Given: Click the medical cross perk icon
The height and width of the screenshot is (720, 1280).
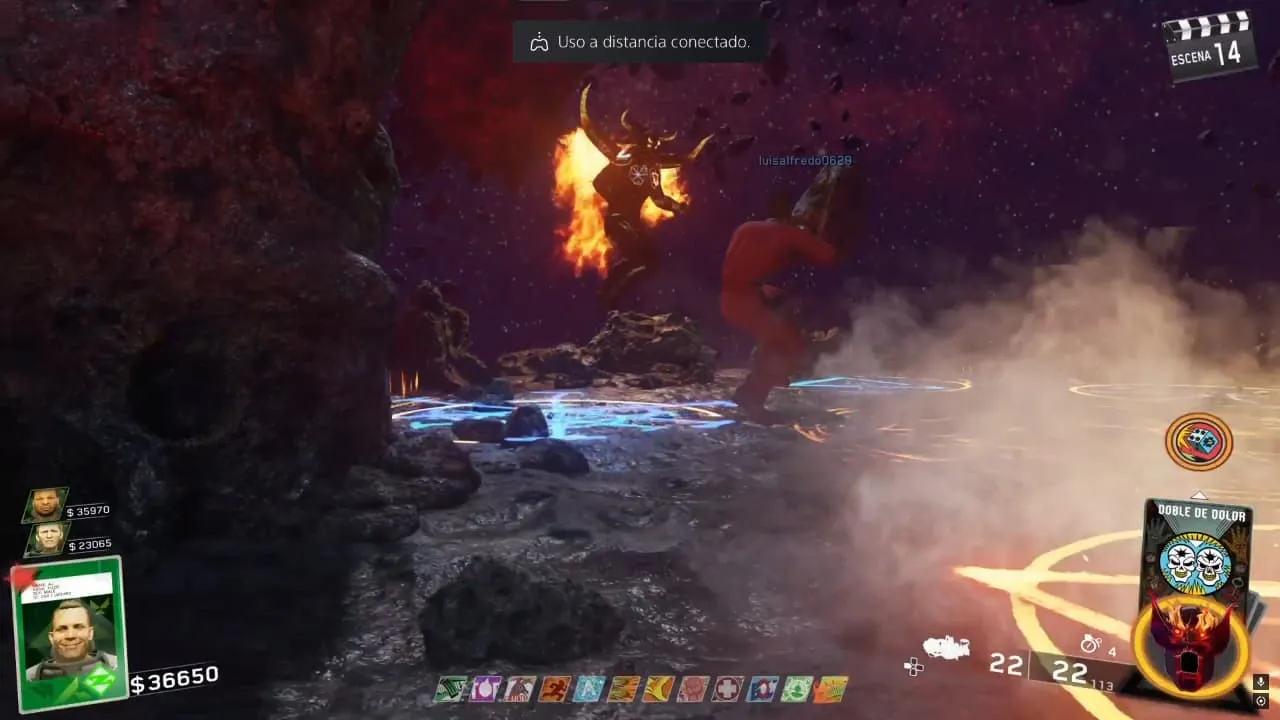Looking at the screenshot, I should tap(726, 689).
